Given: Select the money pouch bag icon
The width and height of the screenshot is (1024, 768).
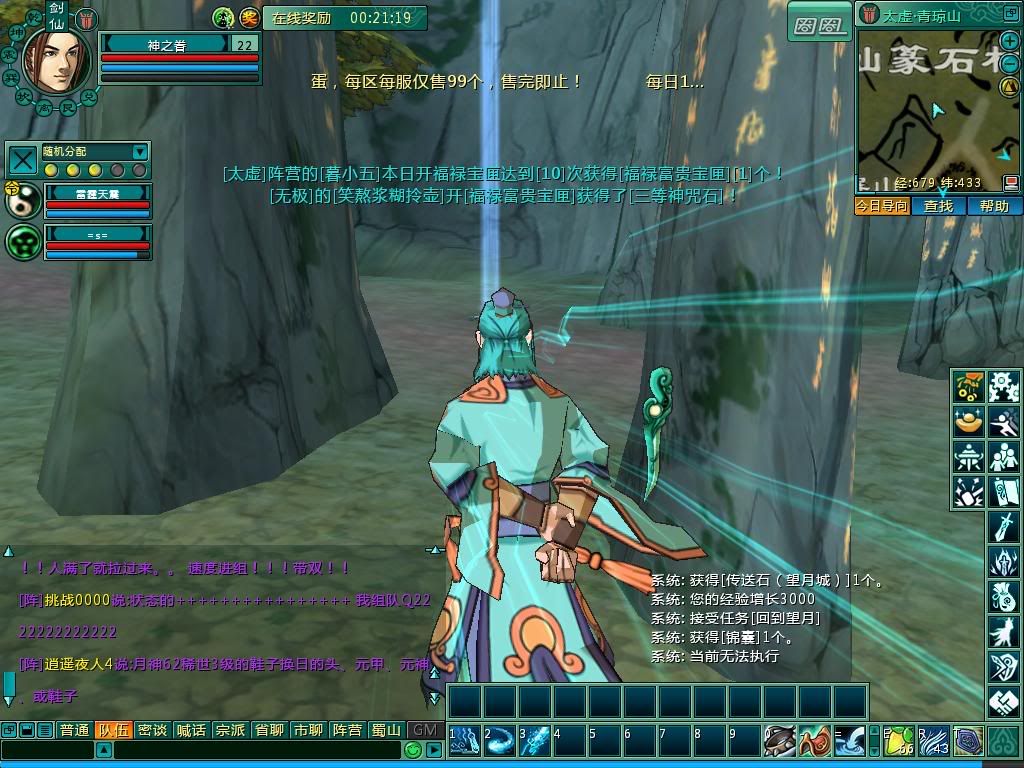Looking at the screenshot, I should coord(1003,597).
